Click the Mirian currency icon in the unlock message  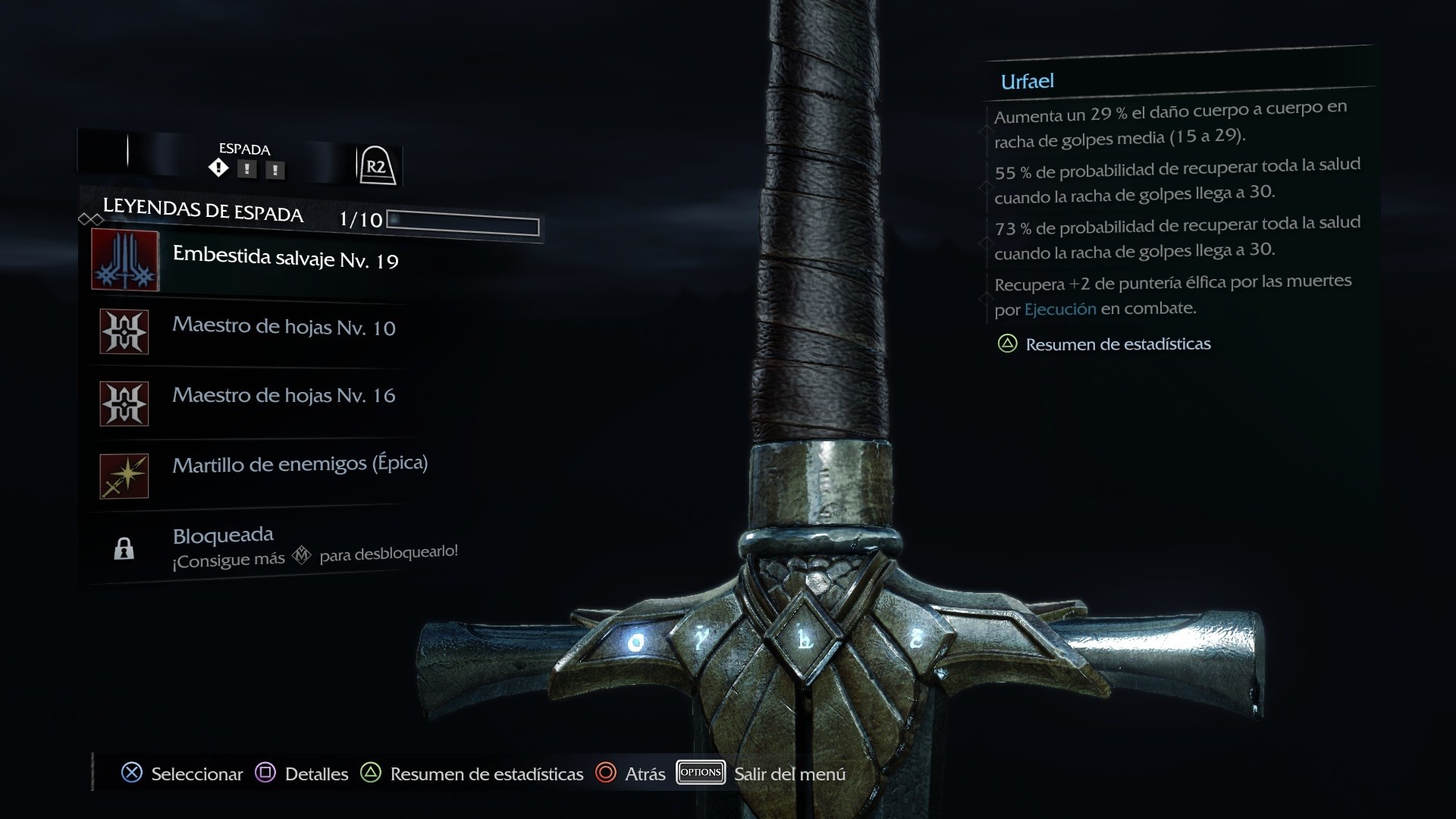pyautogui.click(x=302, y=555)
